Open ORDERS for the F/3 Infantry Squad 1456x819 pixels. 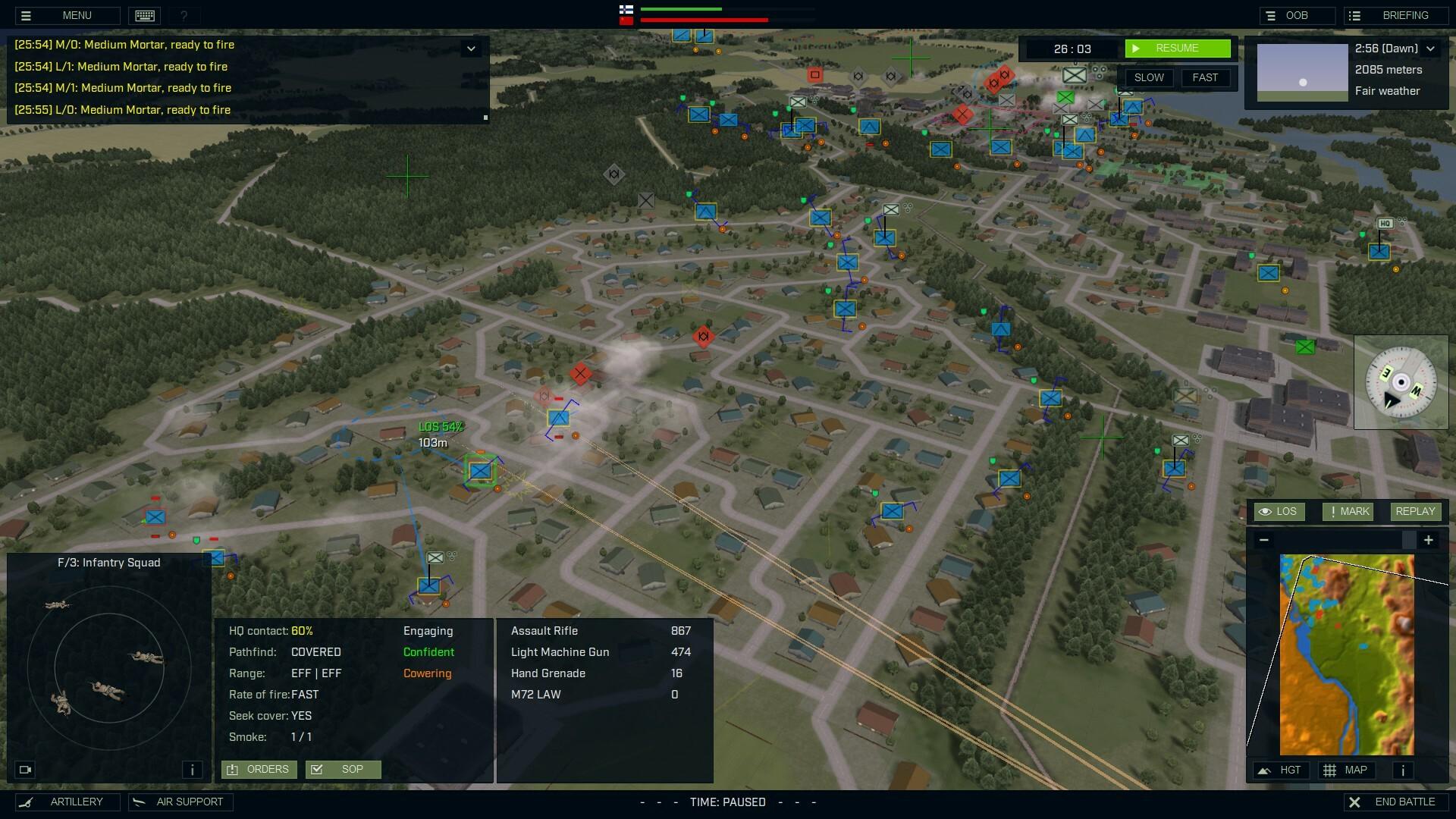tap(258, 769)
